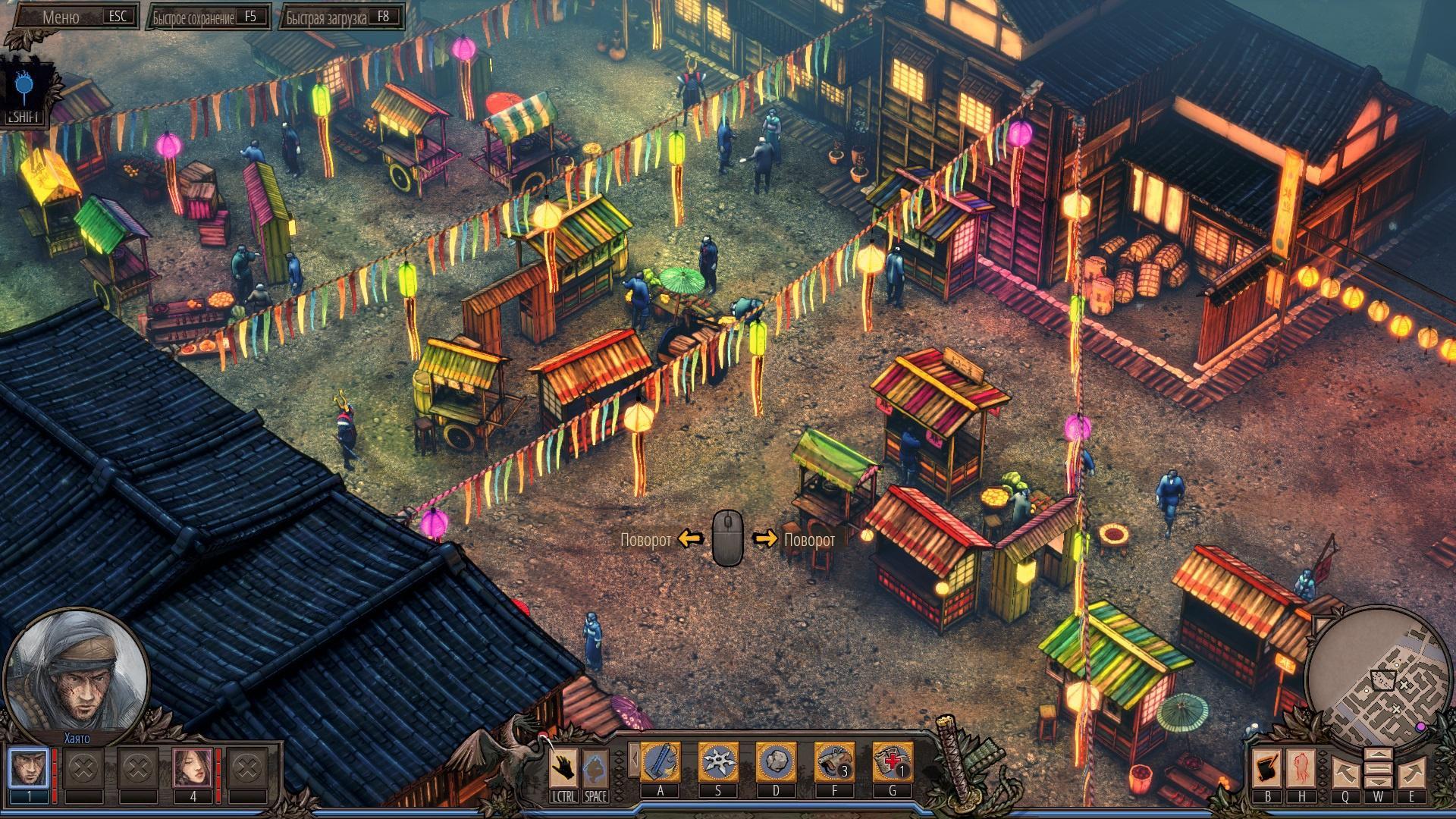The image size is (1456, 819).
Task: Select the matchlock pistol ability
Action: tap(834, 762)
